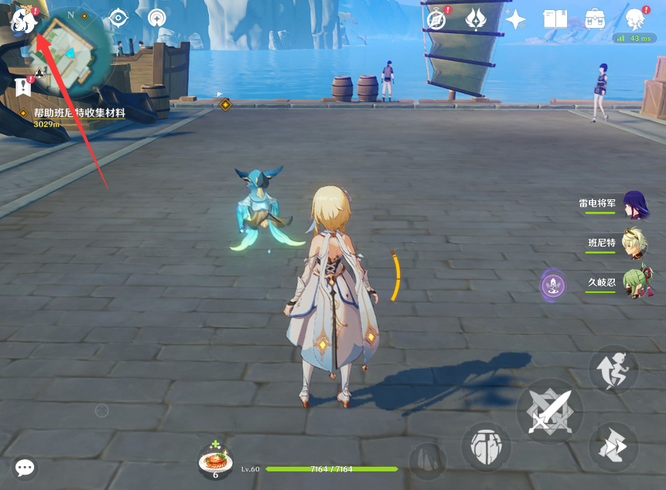Open the four-pointed star wish icon
The image size is (666, 490).
(x=516, y=19)
